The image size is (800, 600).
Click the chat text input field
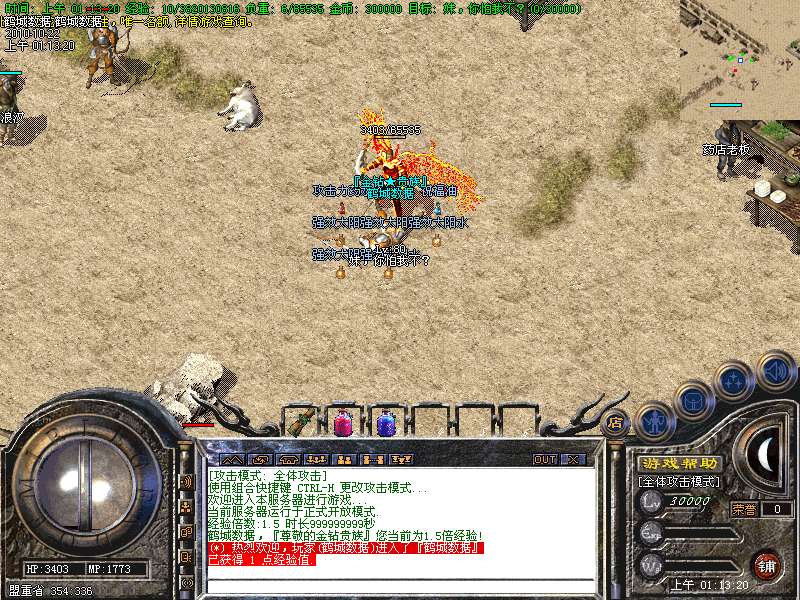(400, 587)
